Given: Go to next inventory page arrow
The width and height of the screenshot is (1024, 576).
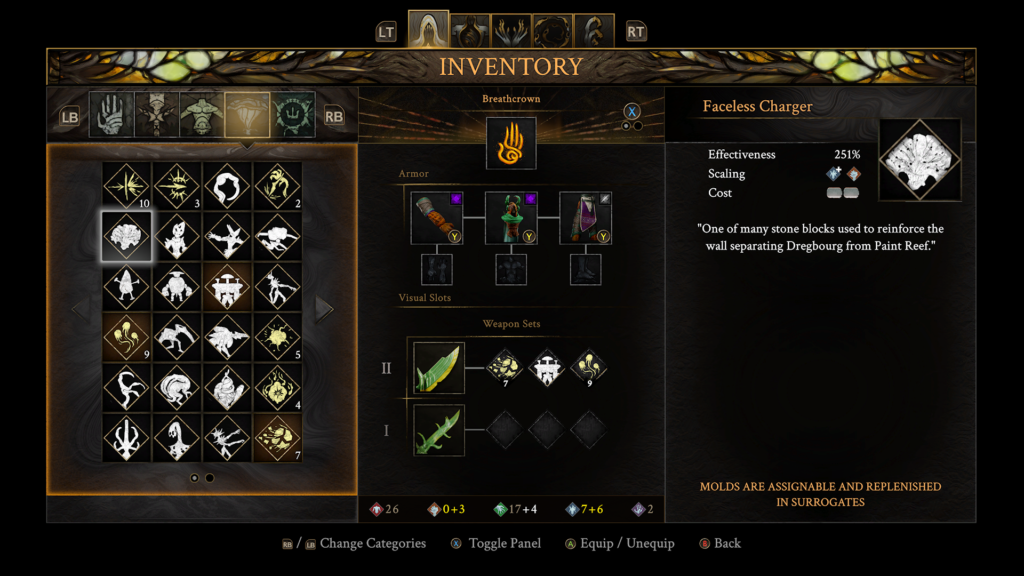Looking at the screenshot, I should pyautogui.click(x=324, y=309).
